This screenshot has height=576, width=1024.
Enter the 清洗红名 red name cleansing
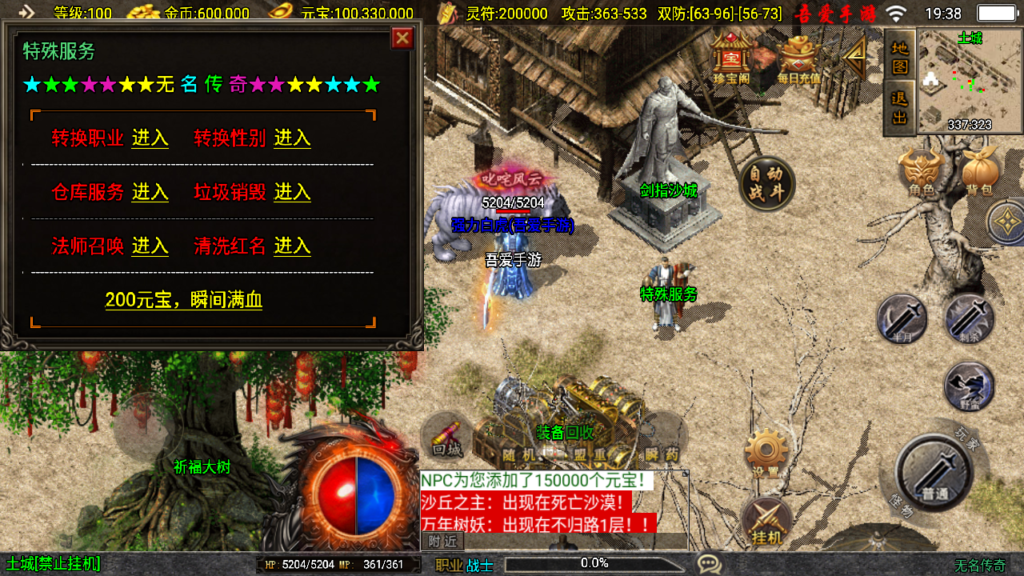pos(292,246)
